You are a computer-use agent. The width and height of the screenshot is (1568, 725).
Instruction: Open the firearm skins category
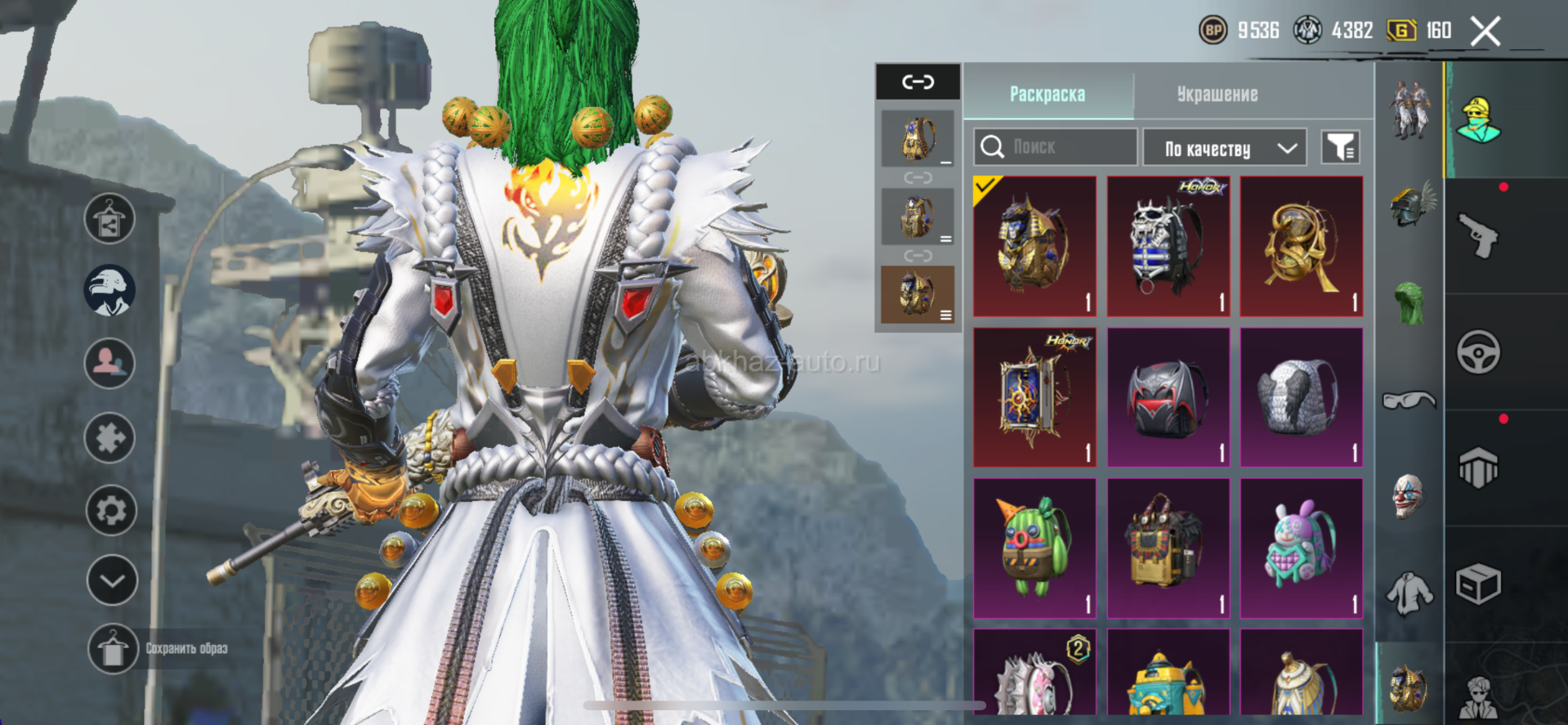[1478, 236]
